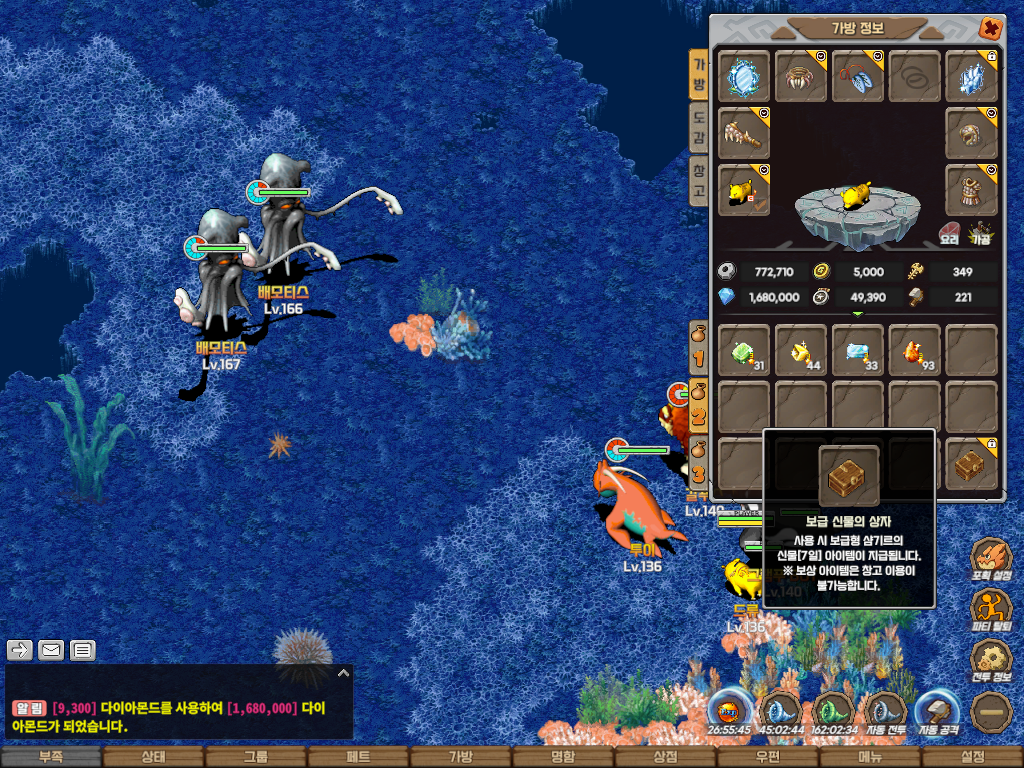
Task: Toggle the 자동 공격 auto attack hammer
Action: point(937,714)
